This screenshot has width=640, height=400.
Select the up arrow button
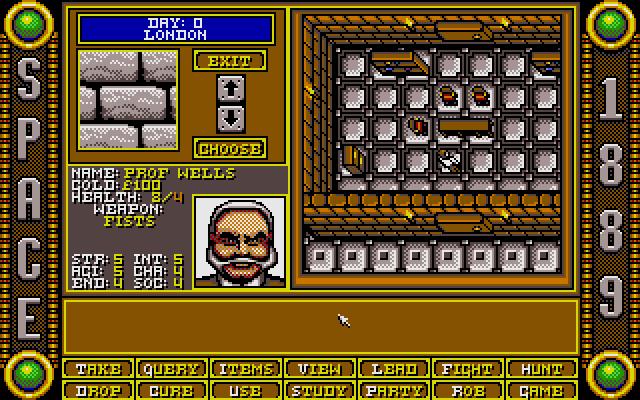(230, 88)
